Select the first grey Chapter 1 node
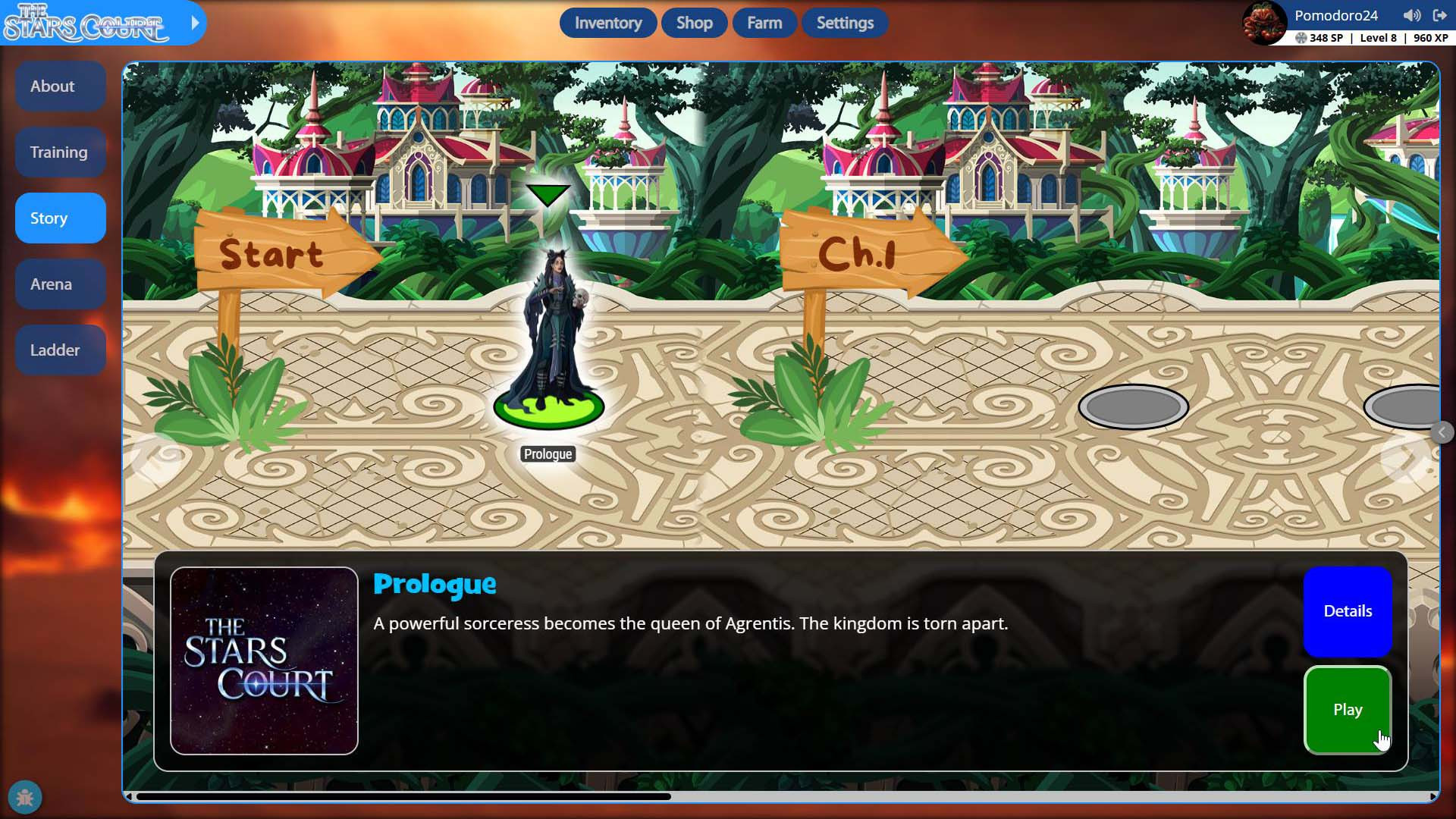The width and height of the screenshot is (1456, 819). coord(1133,407)
